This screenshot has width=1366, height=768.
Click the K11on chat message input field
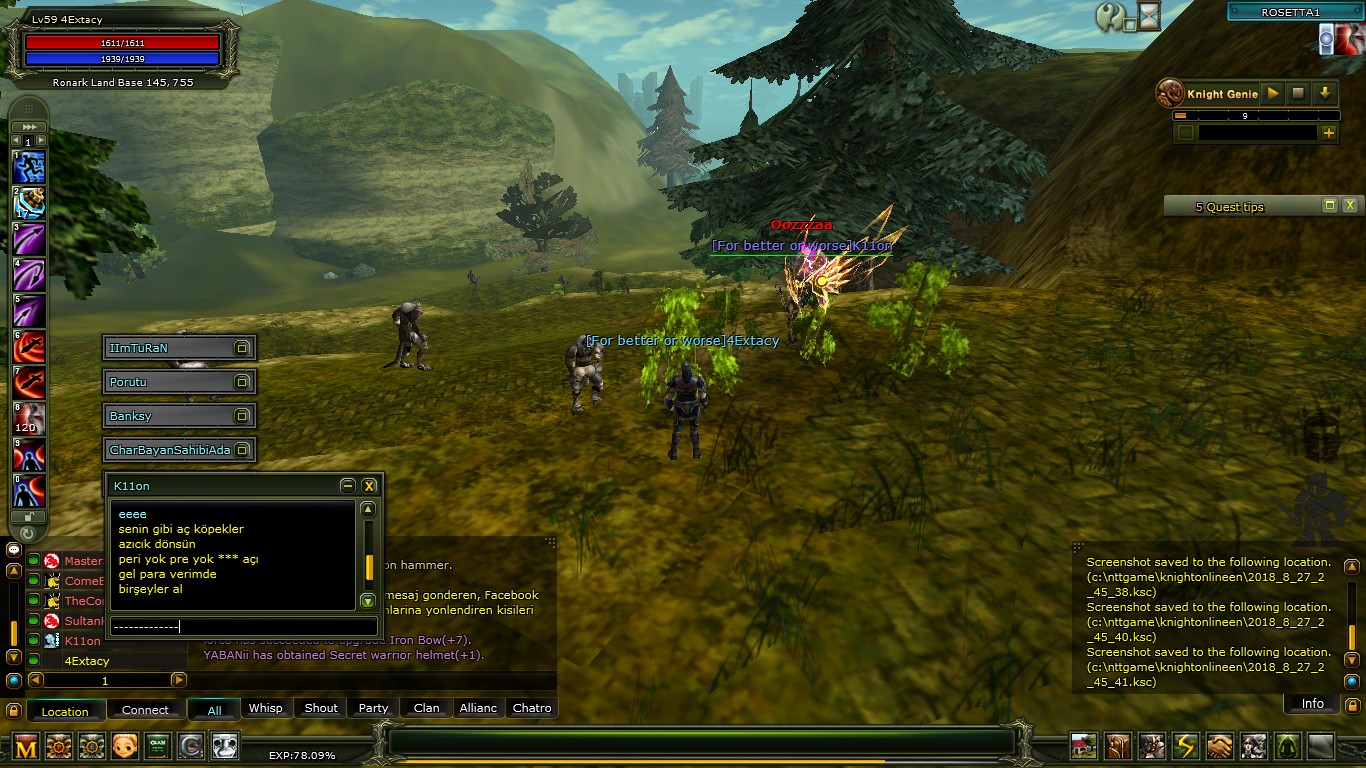click(x=244, y=627)
